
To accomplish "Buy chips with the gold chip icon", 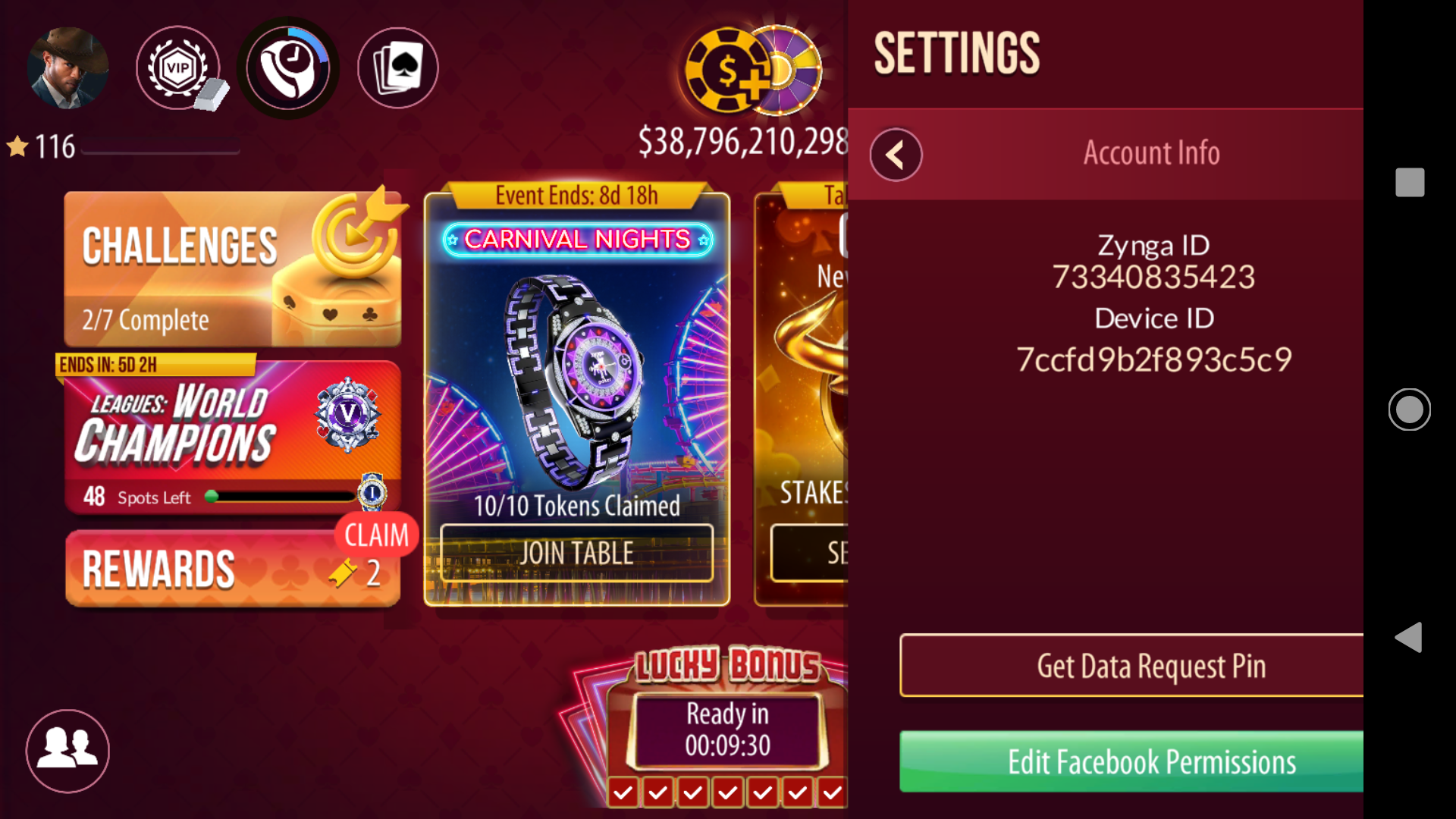I will point(726,72).
